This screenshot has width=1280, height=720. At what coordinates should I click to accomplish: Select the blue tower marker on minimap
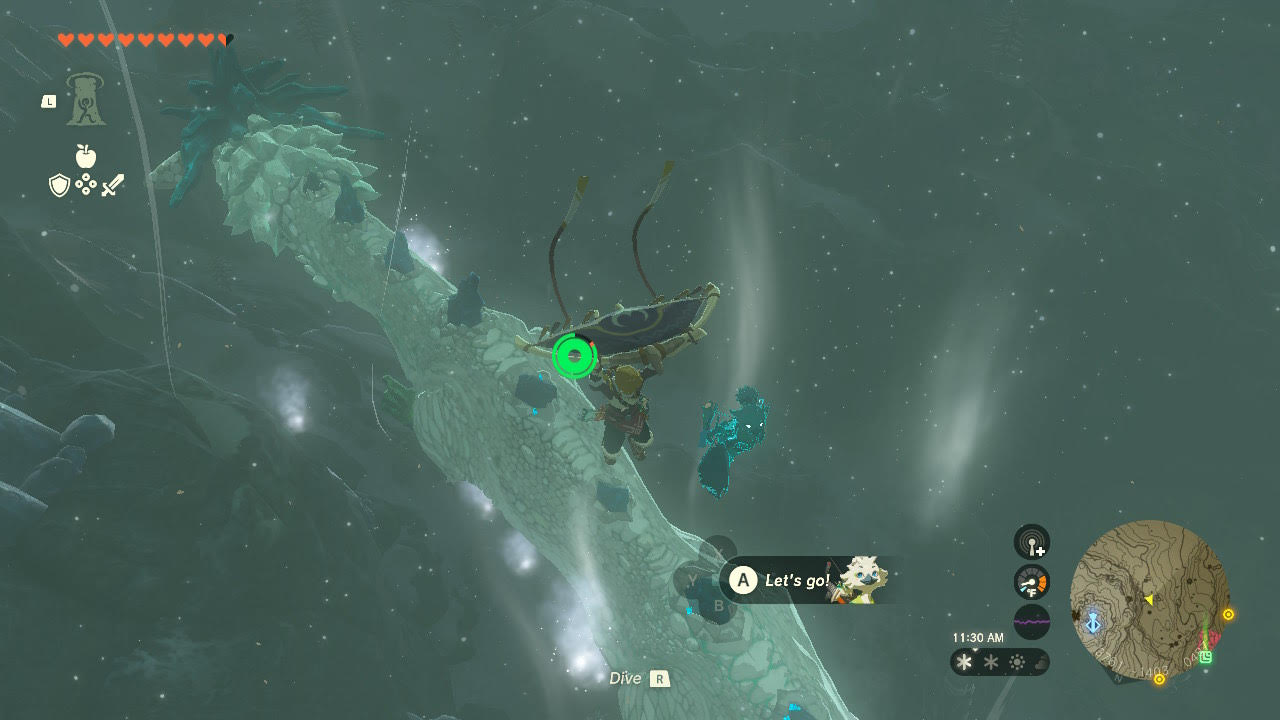click(x=1093, y=622)
